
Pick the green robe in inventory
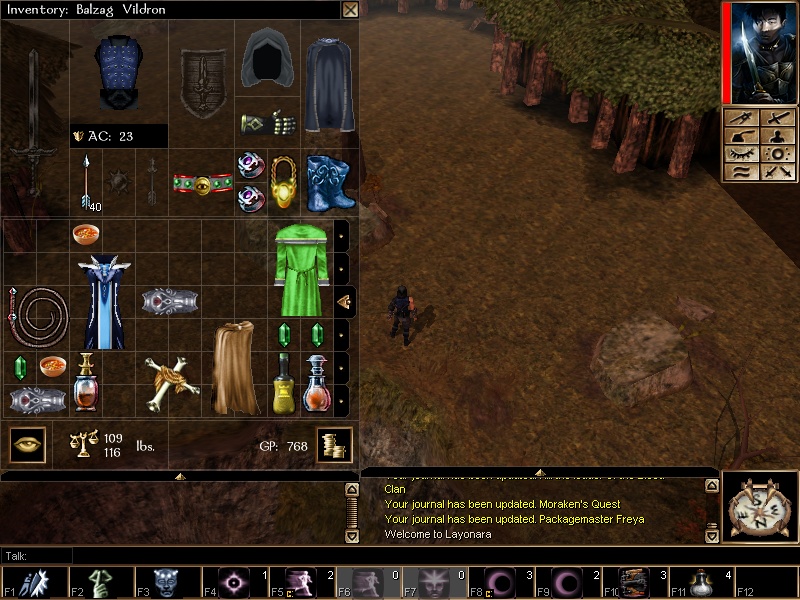tap(301, 269)
